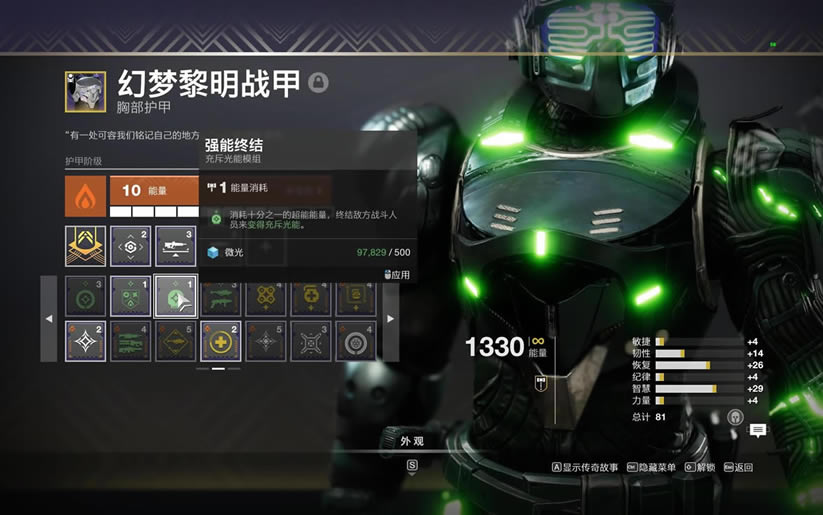Screen dimensions: 823x515
Task: Show the next page of mods
Action: point(391,319)
